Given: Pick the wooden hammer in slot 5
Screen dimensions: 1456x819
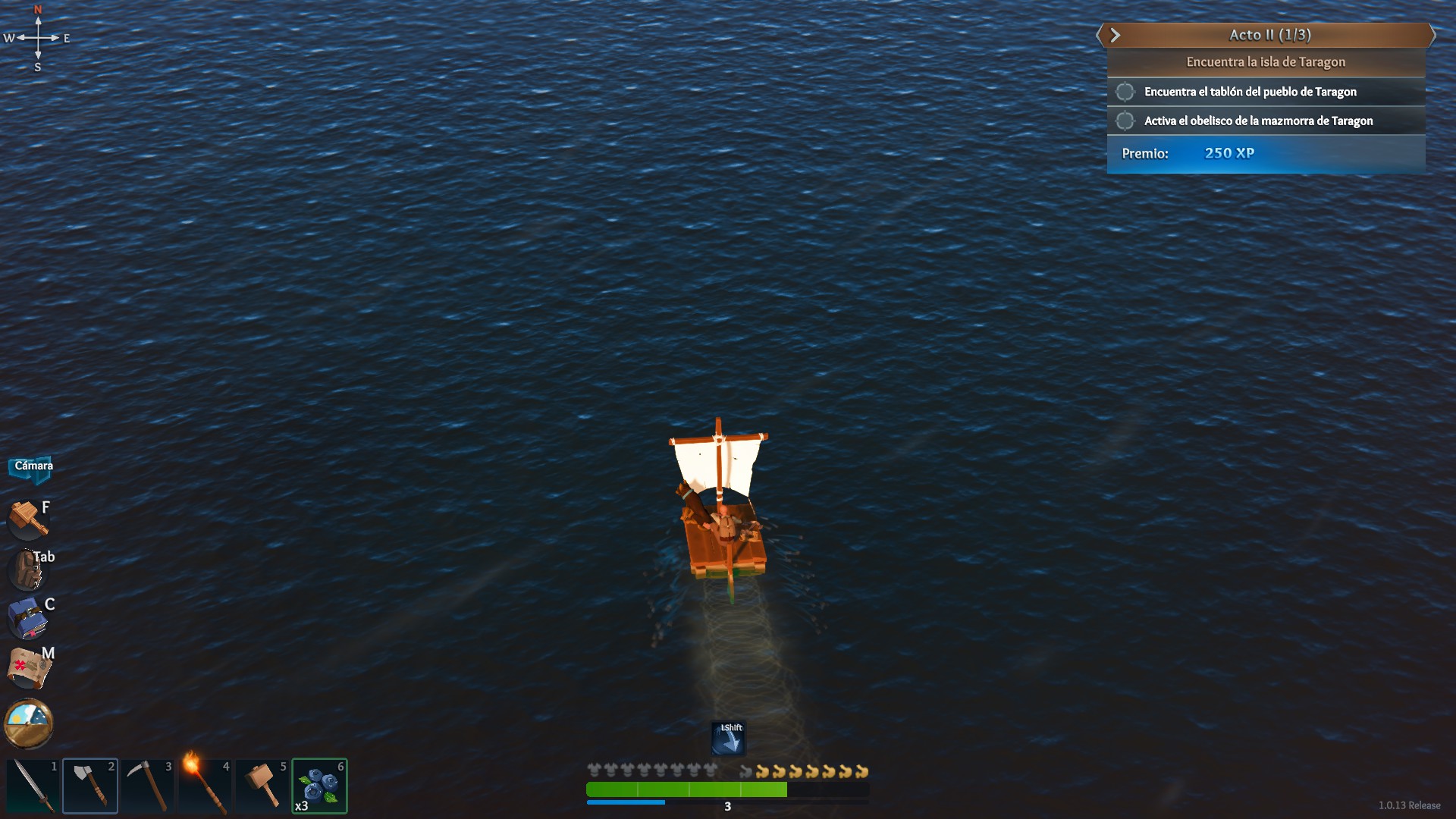Looking at the screenshot, I should click(x=262, y=786).
